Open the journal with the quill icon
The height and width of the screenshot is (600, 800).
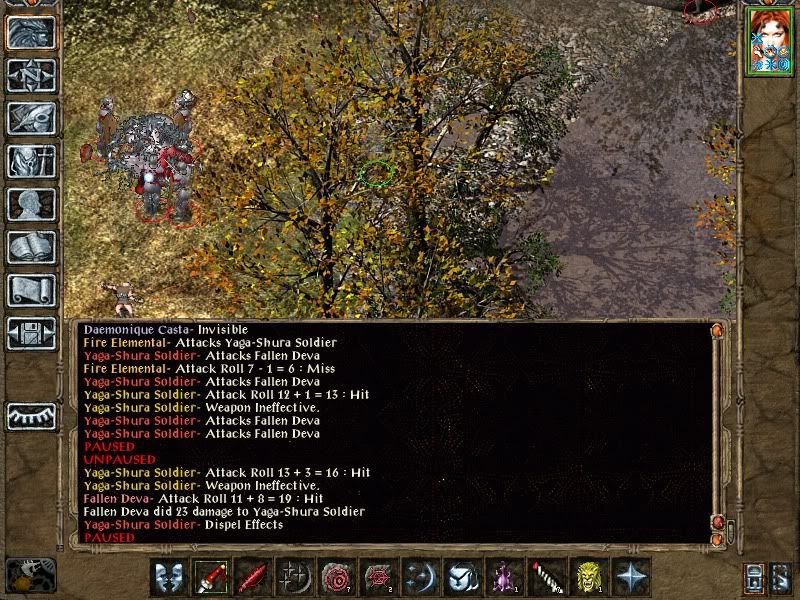point(31,118)
